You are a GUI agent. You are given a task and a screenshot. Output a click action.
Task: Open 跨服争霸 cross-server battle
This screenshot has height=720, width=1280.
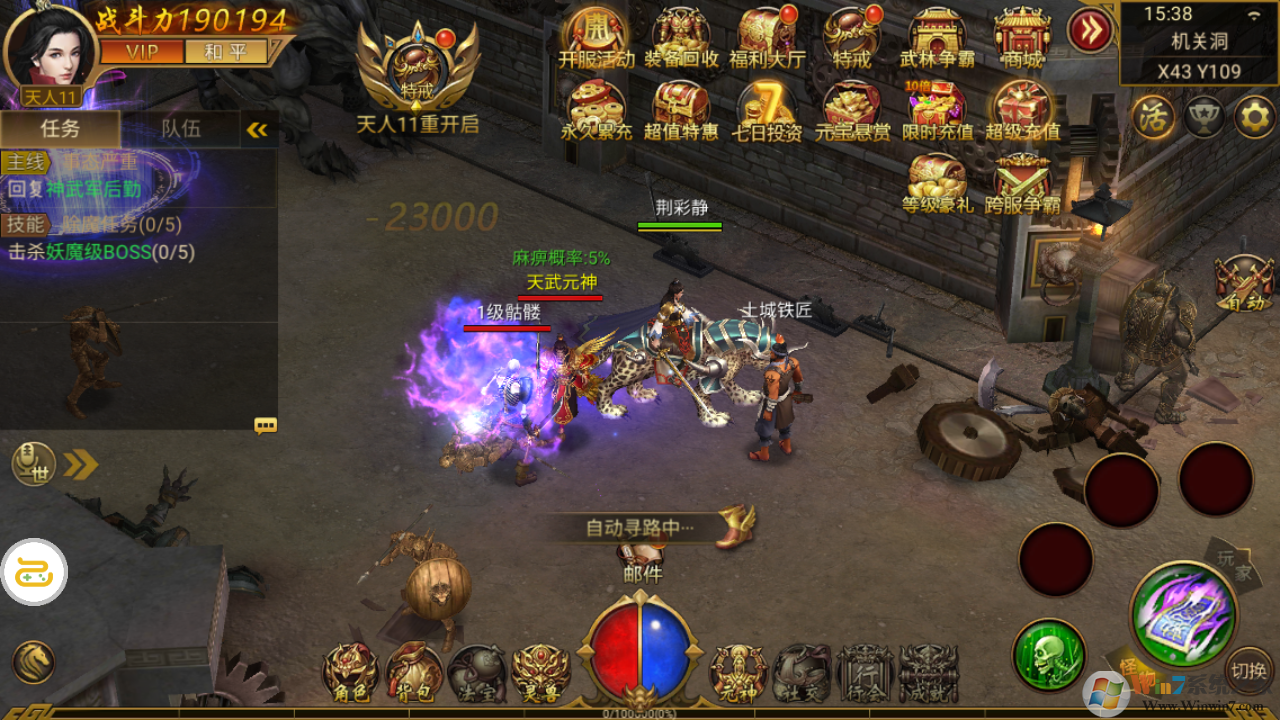coord(1021,184)
